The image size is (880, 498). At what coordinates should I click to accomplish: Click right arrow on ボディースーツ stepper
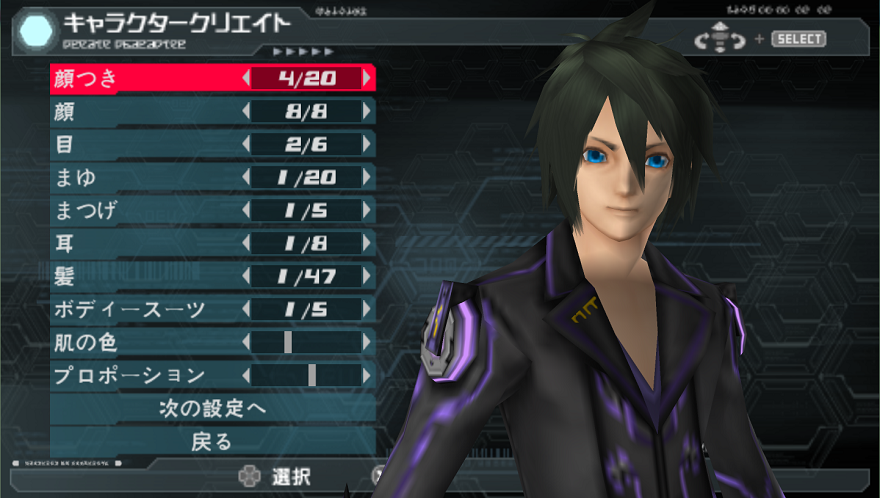point(368,309)
